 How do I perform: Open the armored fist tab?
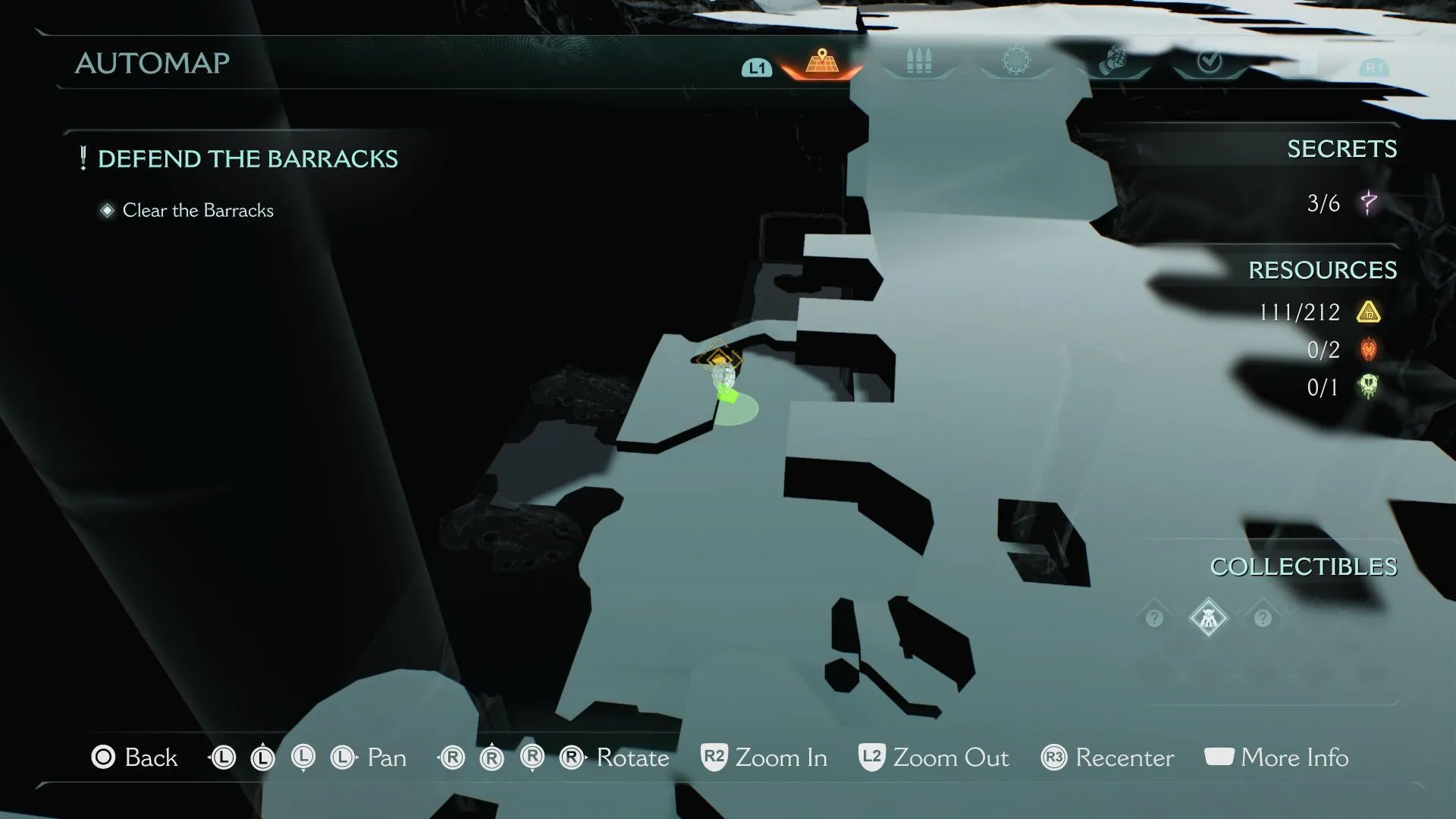[x=1112, y=61]
